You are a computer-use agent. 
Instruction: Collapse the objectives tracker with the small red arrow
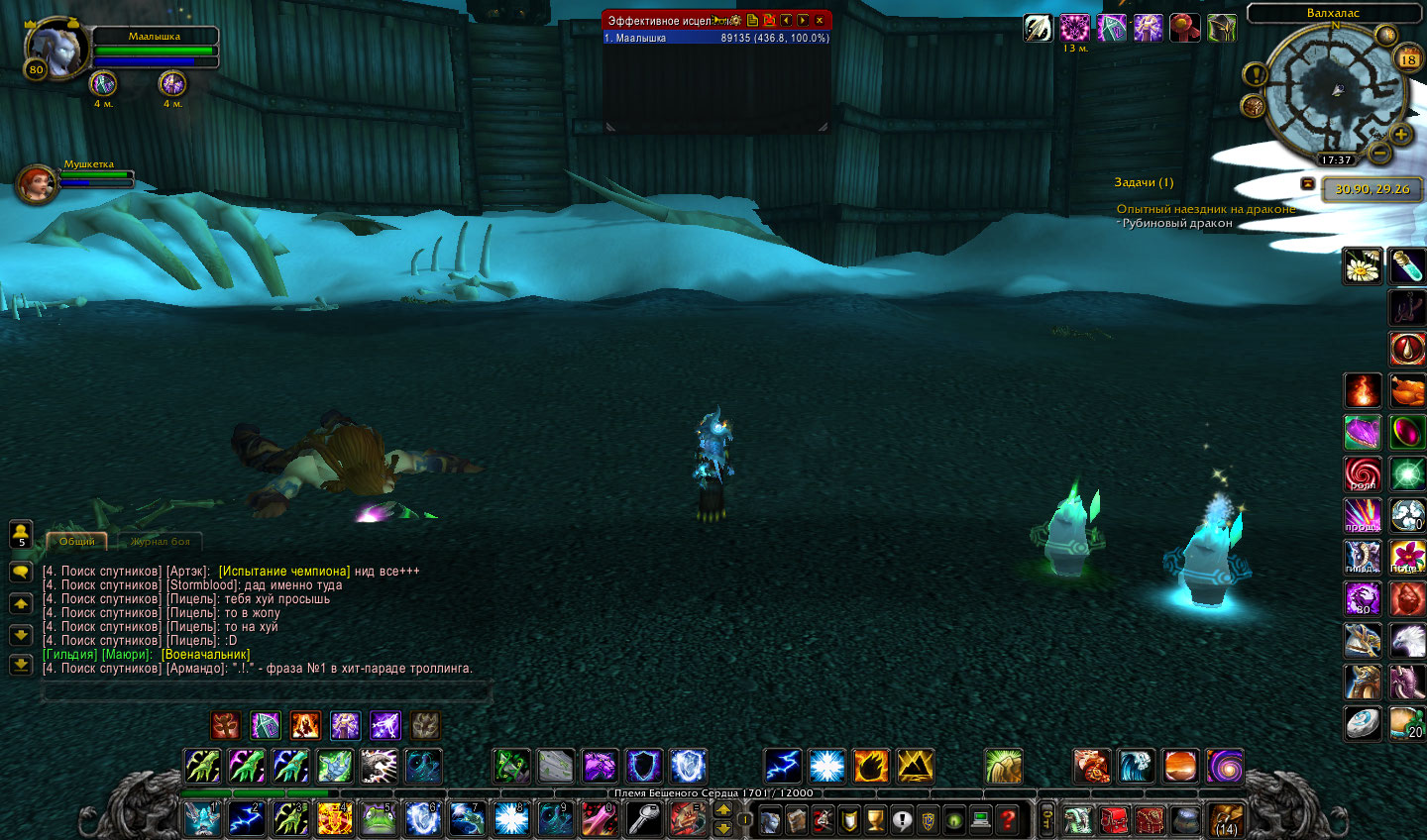point(1308,184)
